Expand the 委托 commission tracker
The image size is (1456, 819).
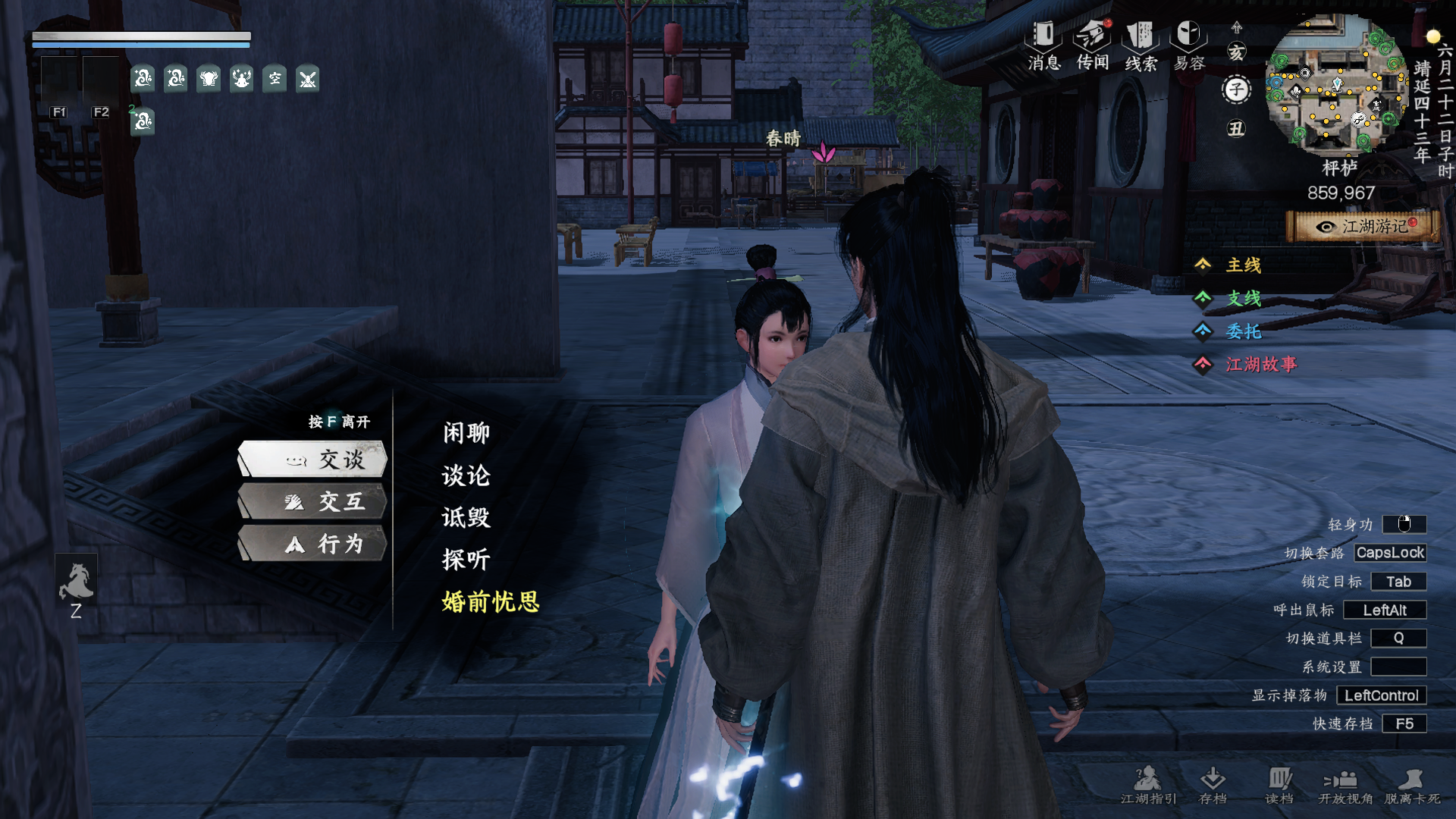click(x=1243, y=331)
